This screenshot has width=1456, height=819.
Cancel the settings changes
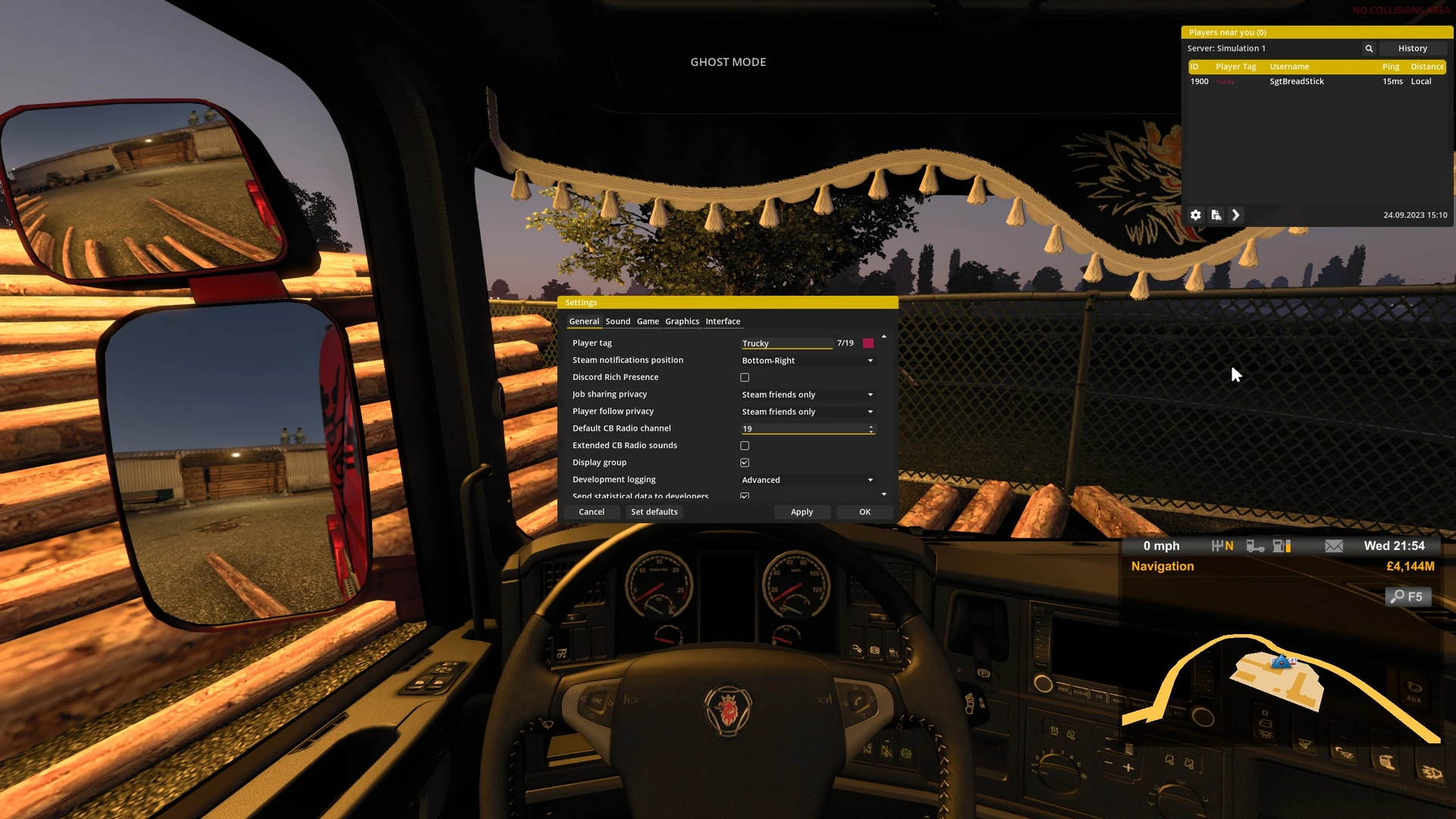[x=591, y=512]
